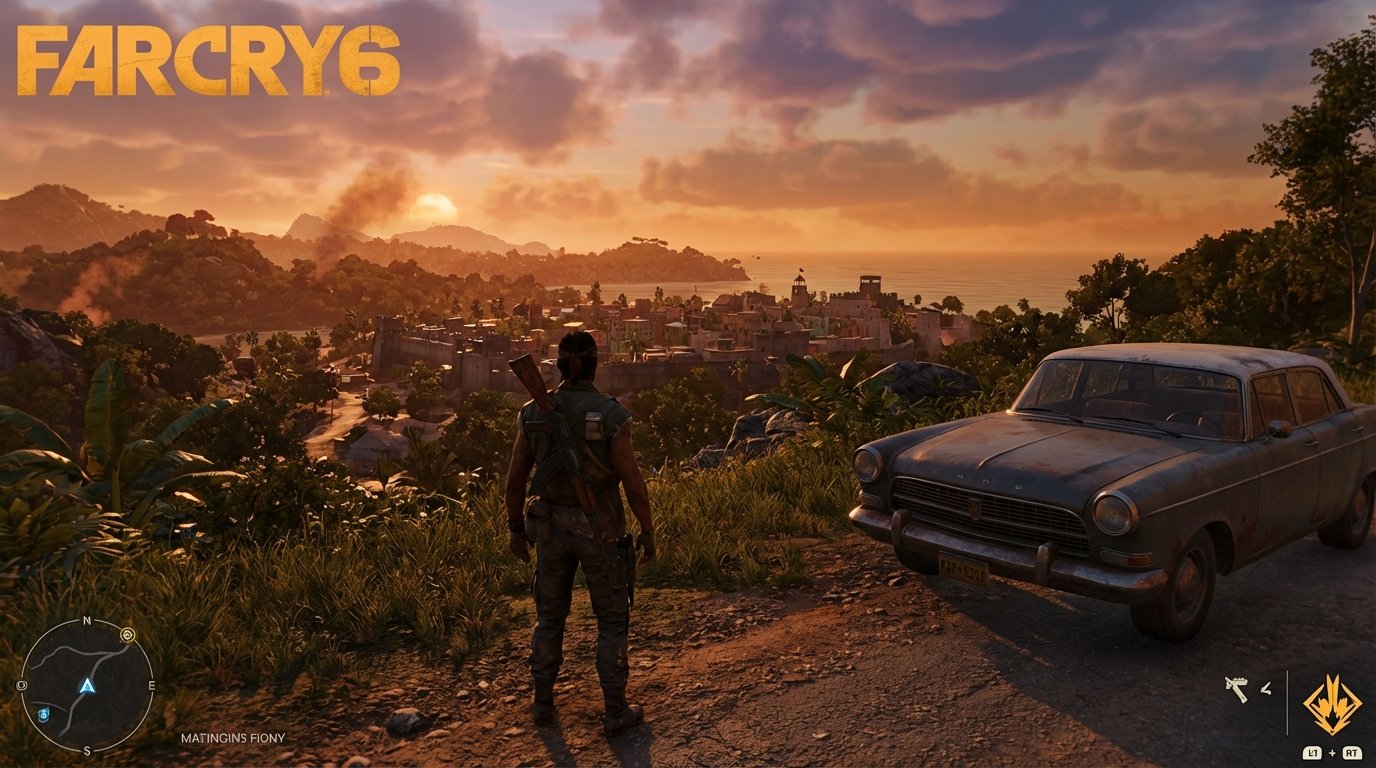Select the equipped weapon icon
Image resolution: width=1376 pixels, height=768 pixels.
1237,688
